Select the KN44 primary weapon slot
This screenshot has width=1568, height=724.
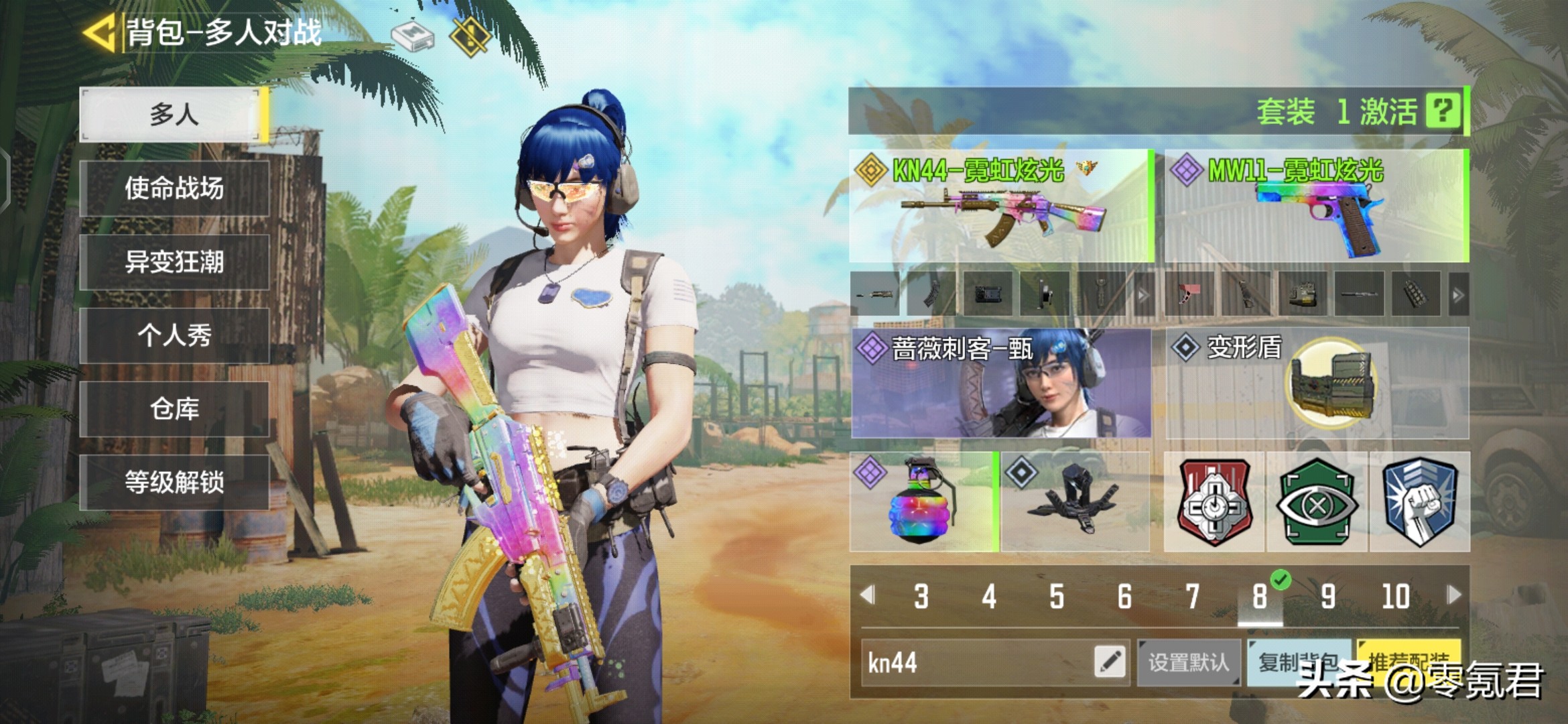1000,206
